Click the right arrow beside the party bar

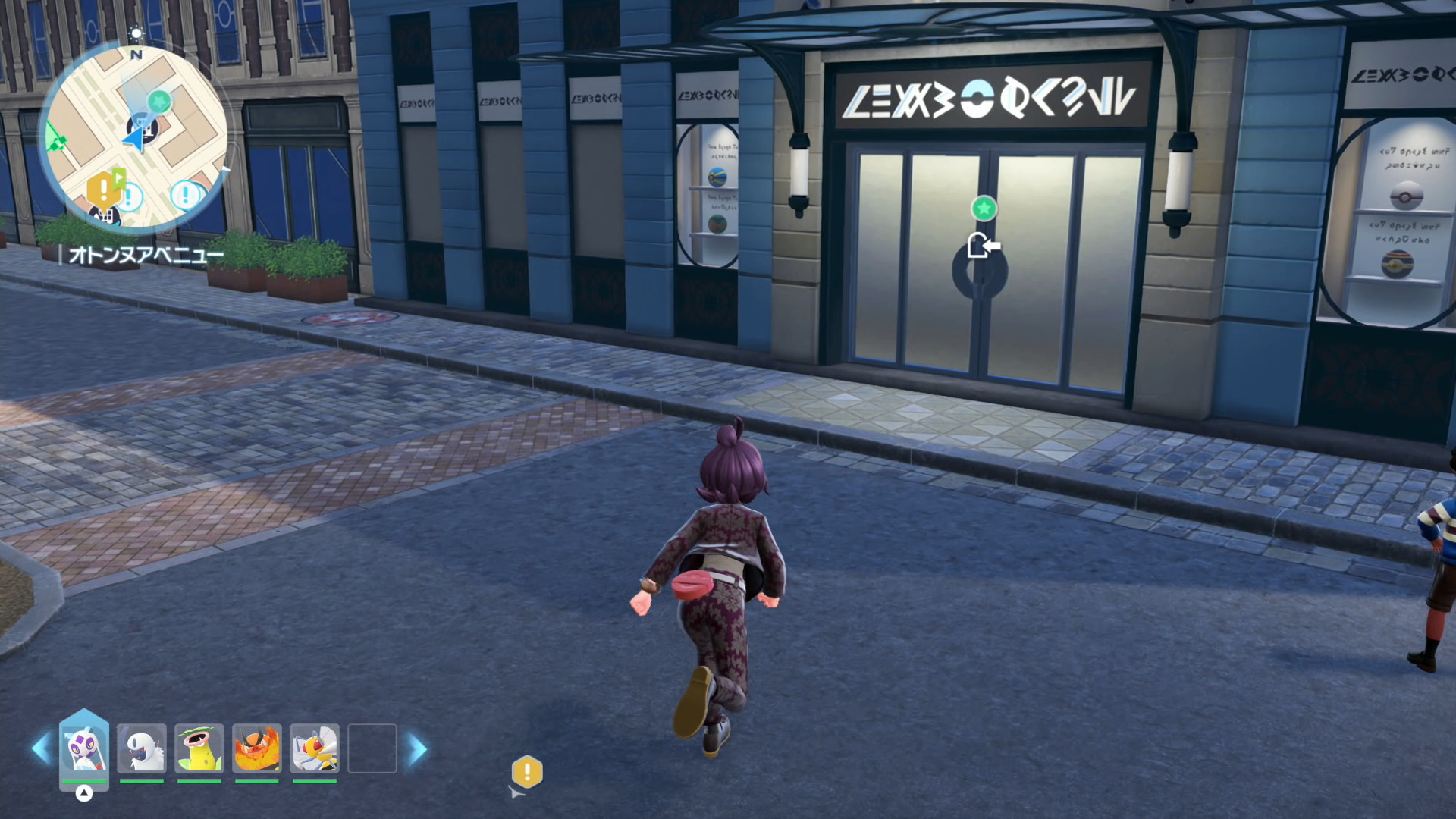coord(416,749)
